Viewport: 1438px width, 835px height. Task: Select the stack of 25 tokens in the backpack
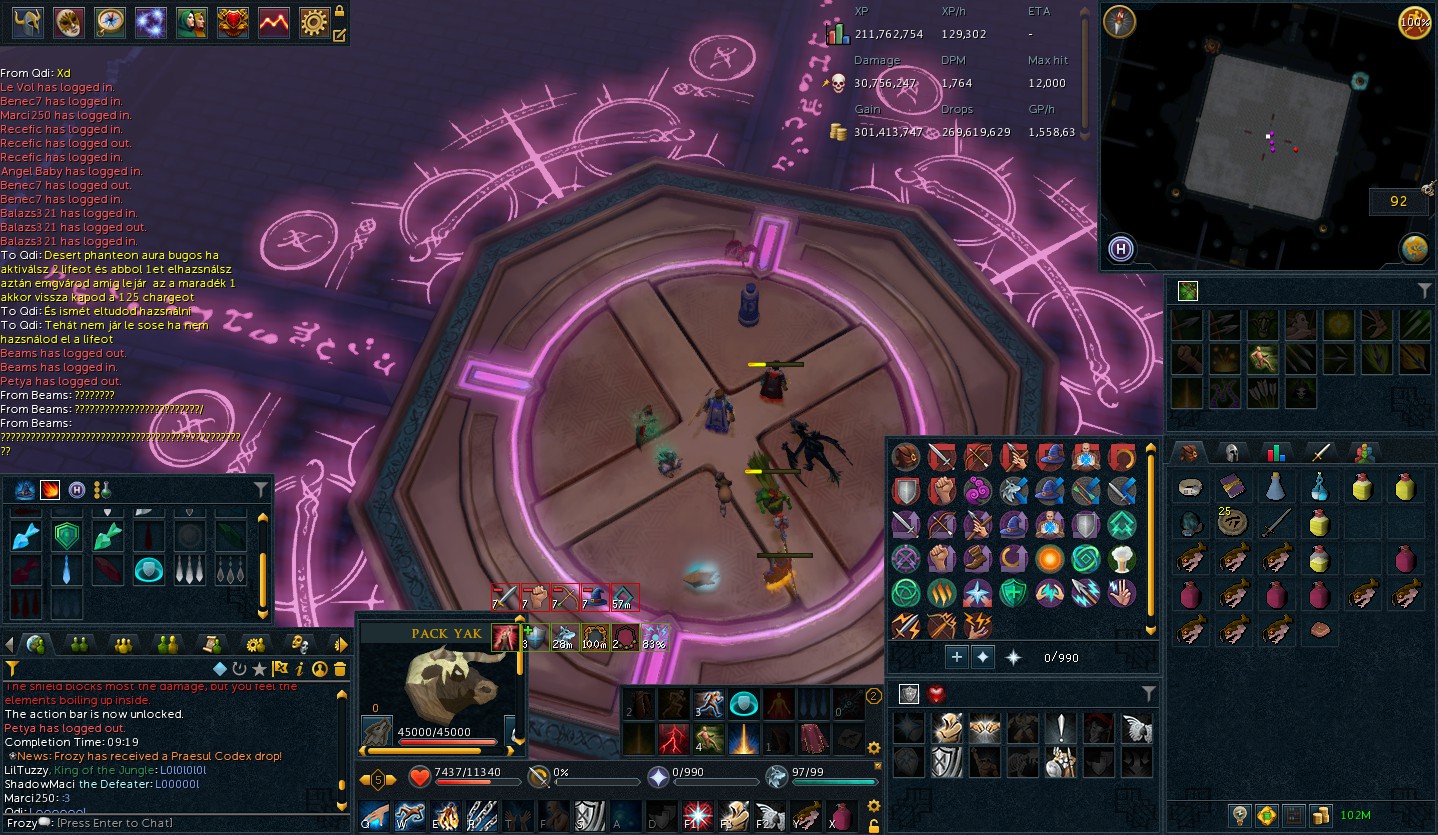tap(1232, 523)
